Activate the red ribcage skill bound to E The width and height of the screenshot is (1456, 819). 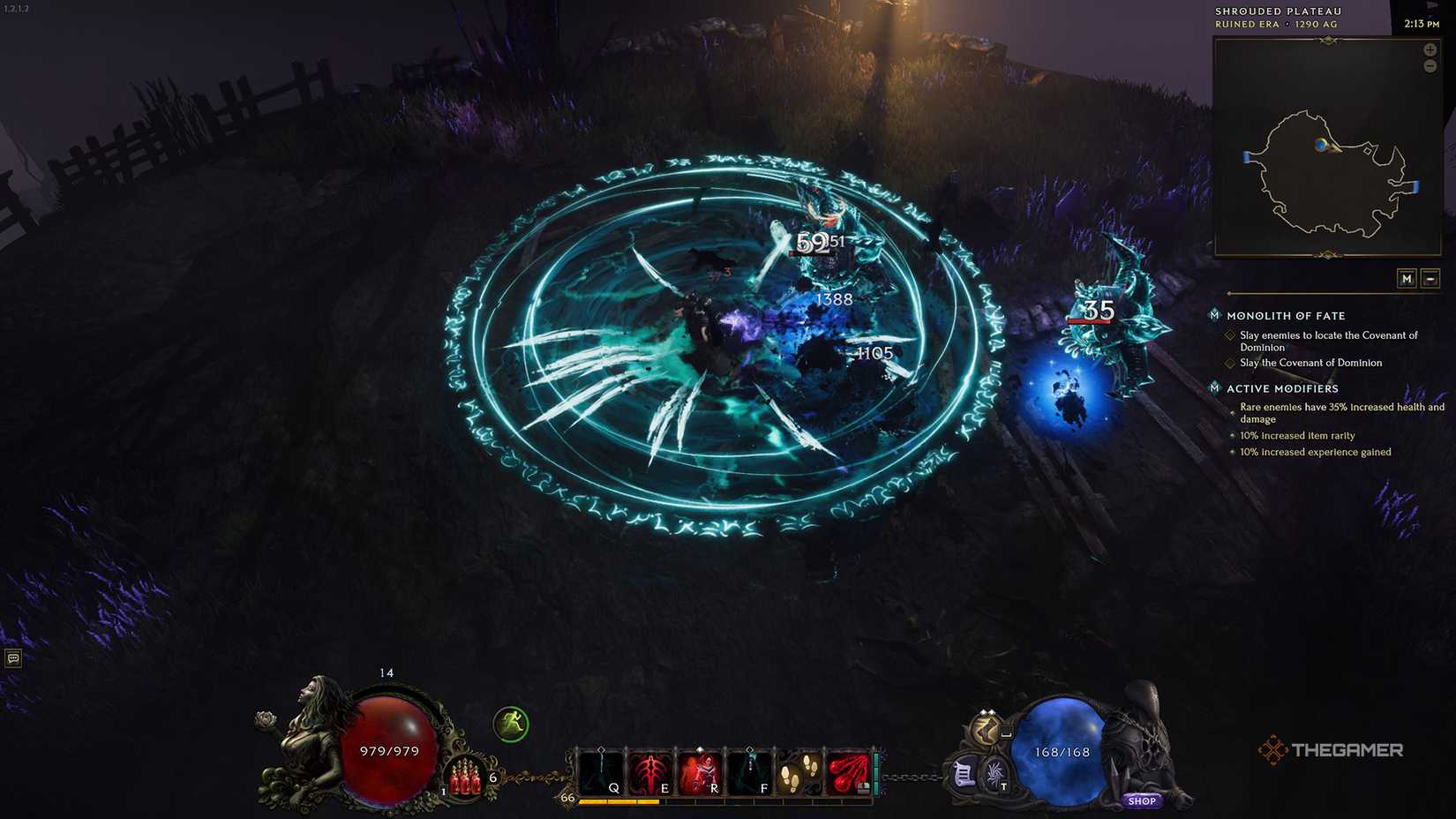click(x=650, y=772)
